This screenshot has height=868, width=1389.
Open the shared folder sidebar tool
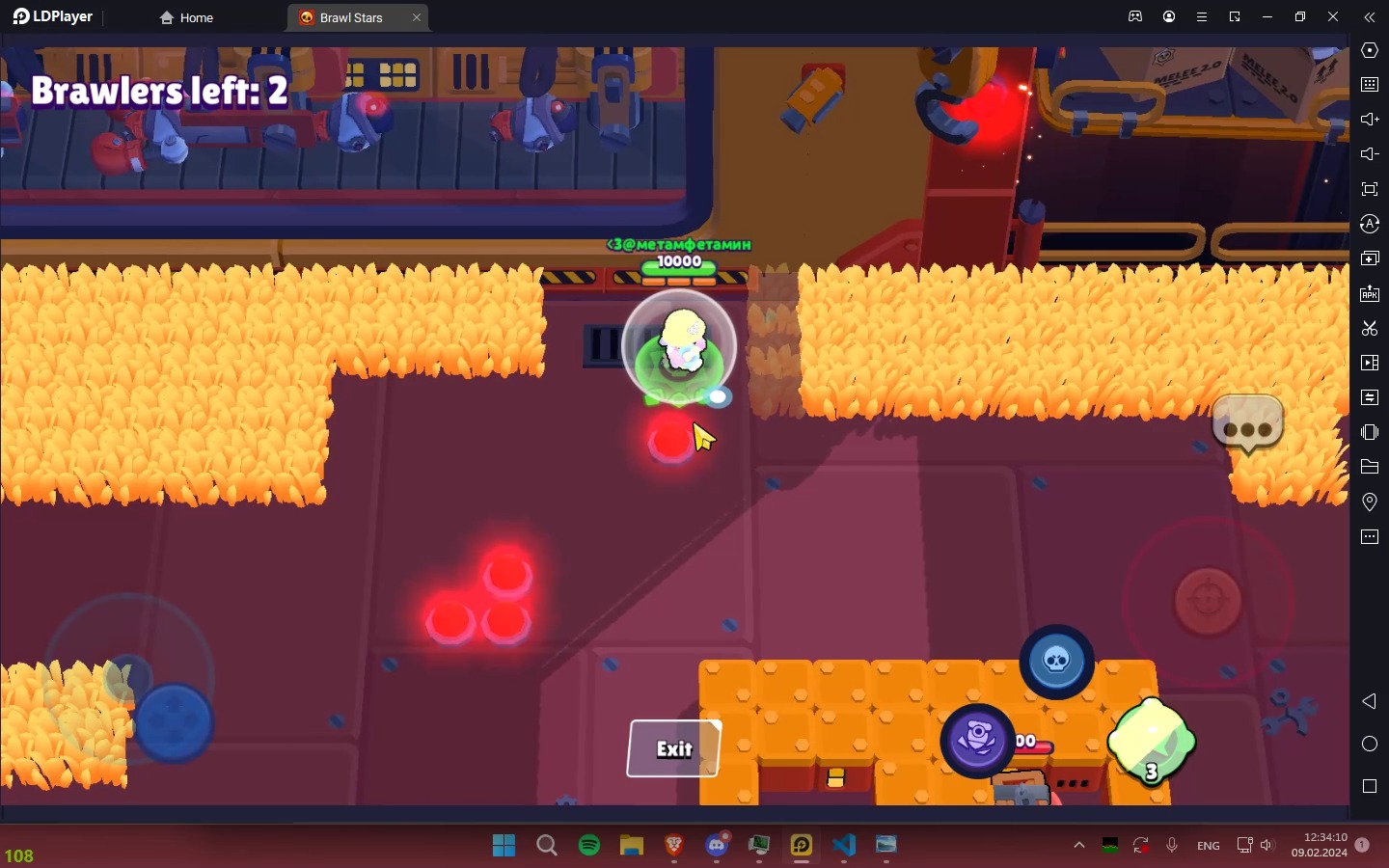click(1370, 468)
